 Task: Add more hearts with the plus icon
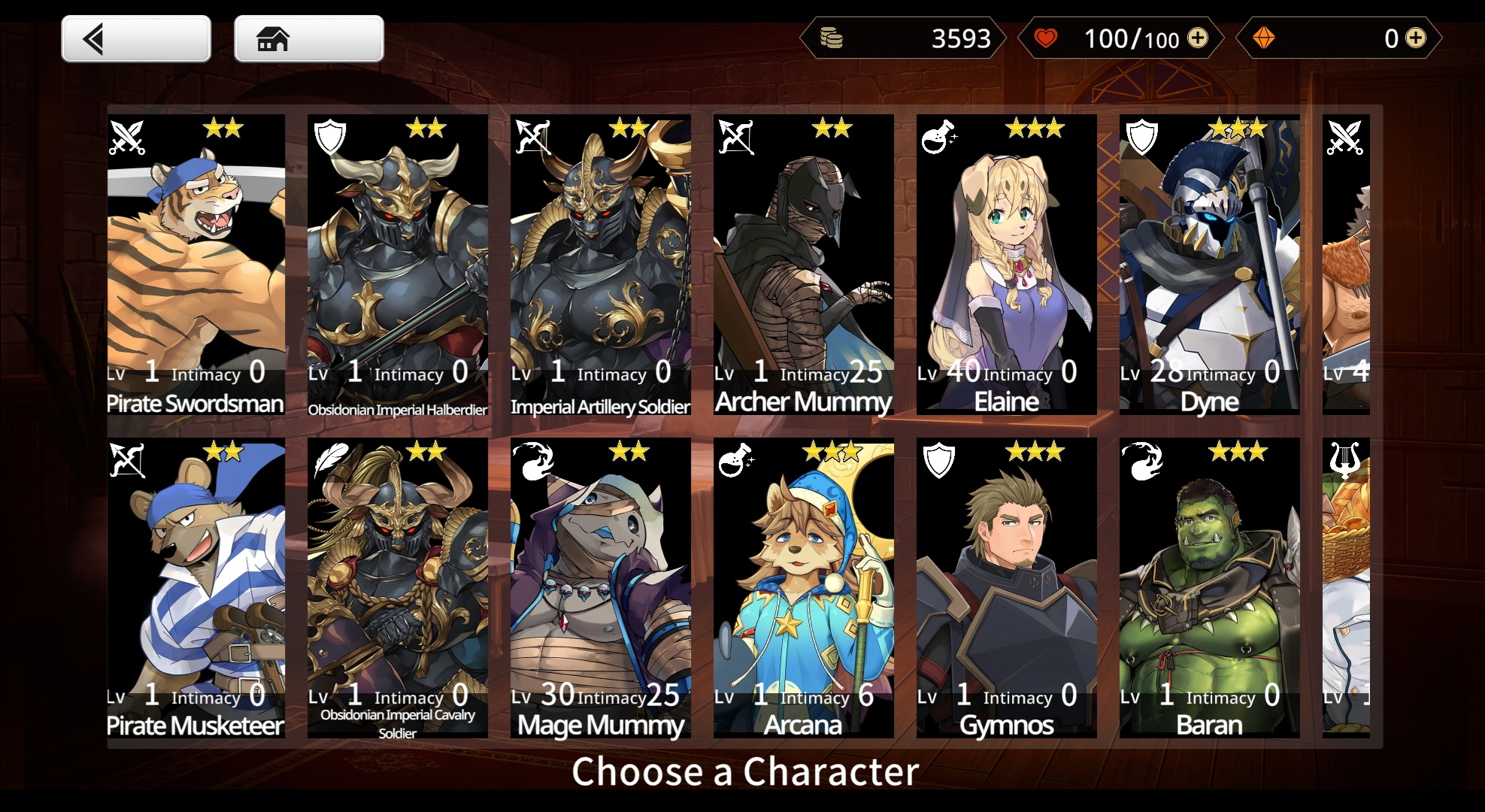tap(1197, 38)
